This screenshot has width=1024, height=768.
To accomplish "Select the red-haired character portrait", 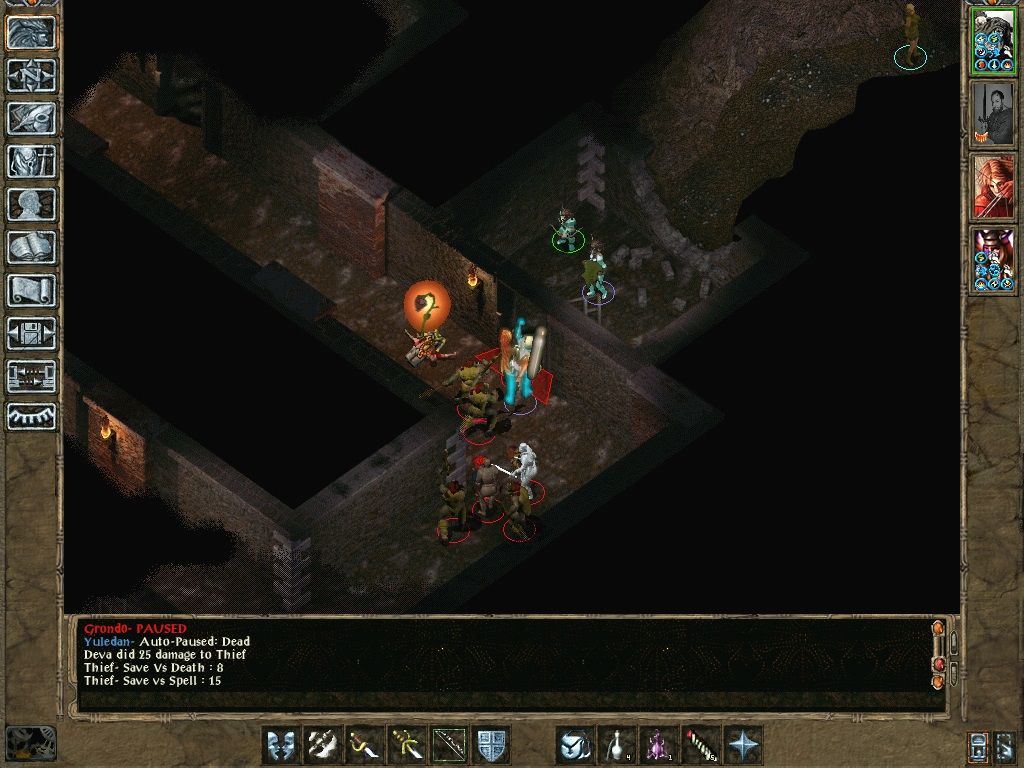I will click(x=993, y=187).
